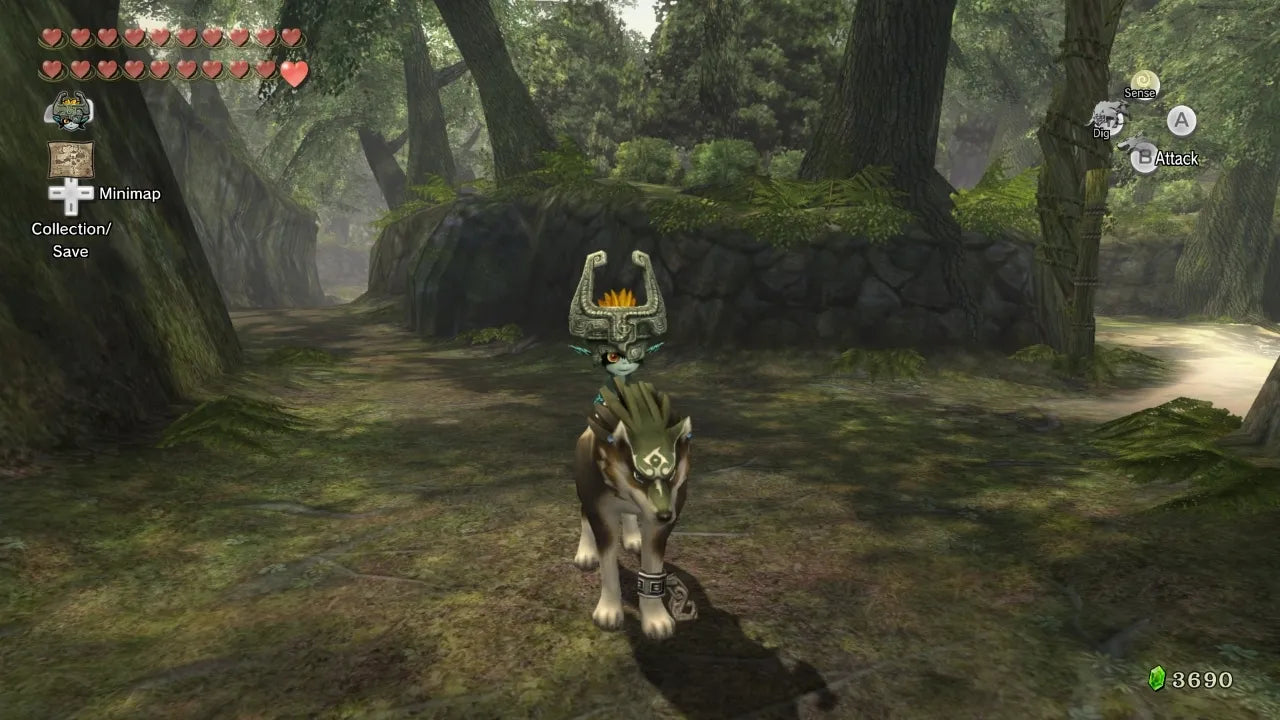This screenshot has width=1280, height=720.
Task: Call Midna using her portrait icon
Action: [x=69, y=110]
